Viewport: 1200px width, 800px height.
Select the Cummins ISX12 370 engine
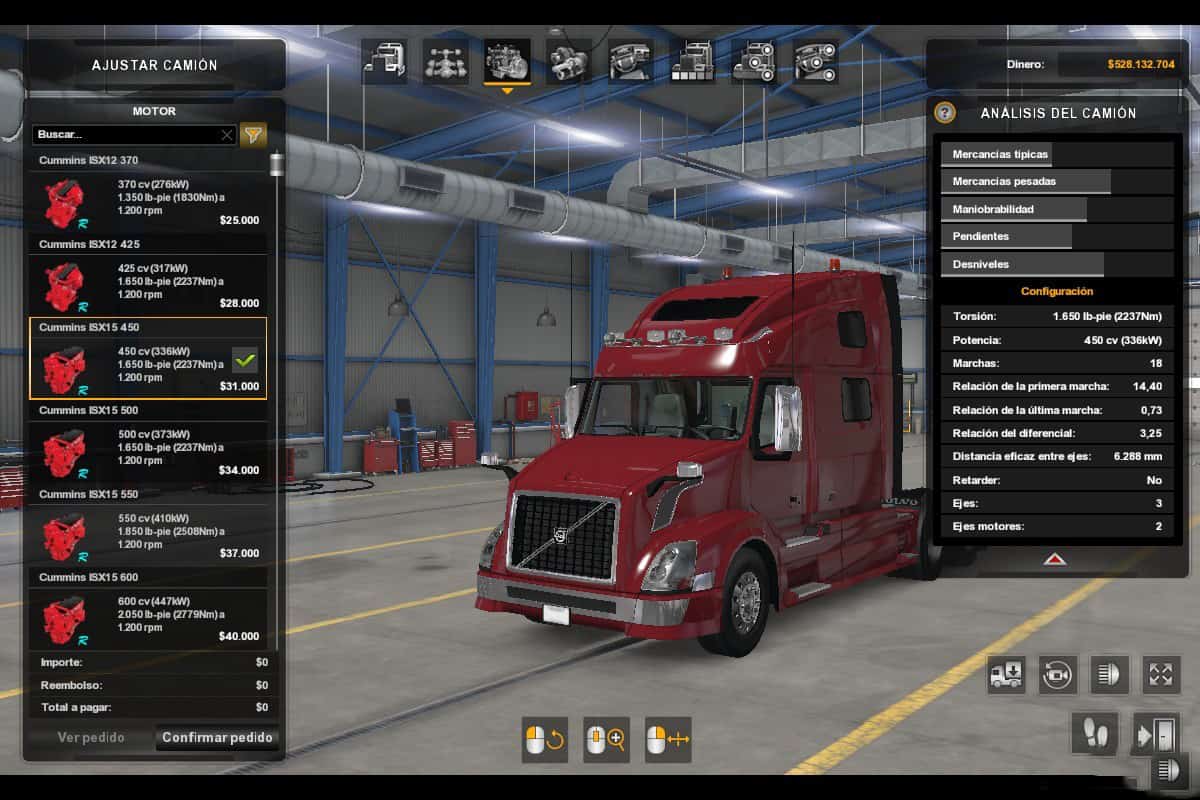148,198
